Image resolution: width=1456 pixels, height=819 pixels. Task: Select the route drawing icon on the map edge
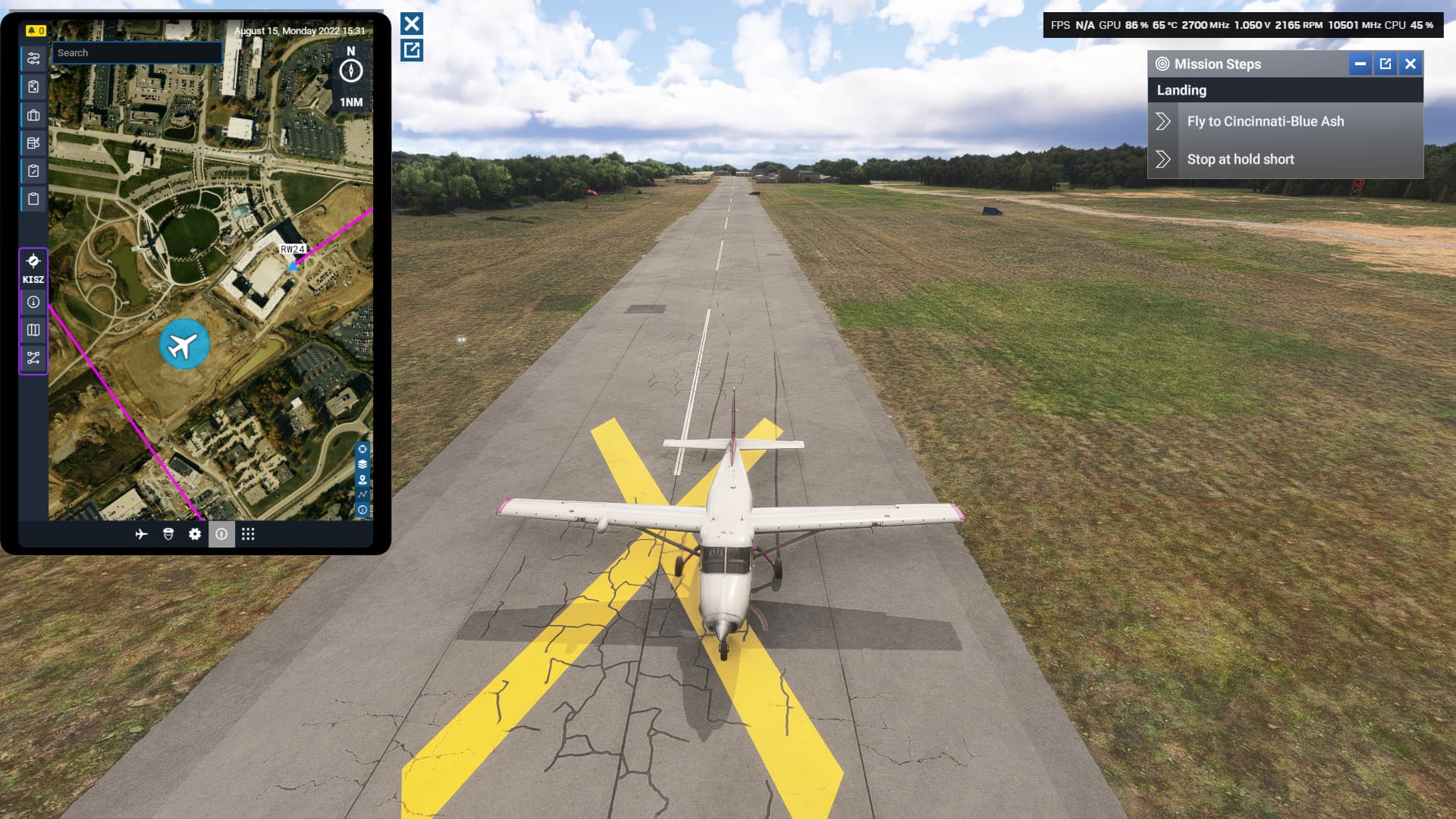pos(362,494)
